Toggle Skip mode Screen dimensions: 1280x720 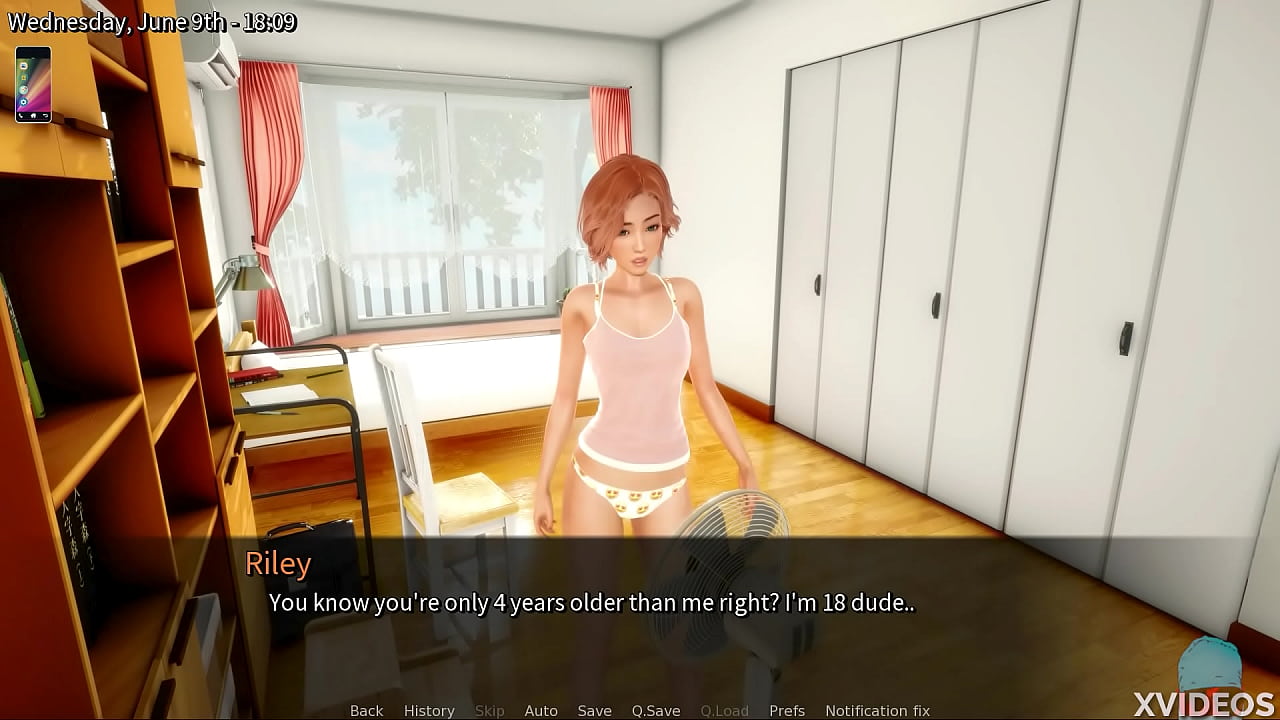click(490, 710)
